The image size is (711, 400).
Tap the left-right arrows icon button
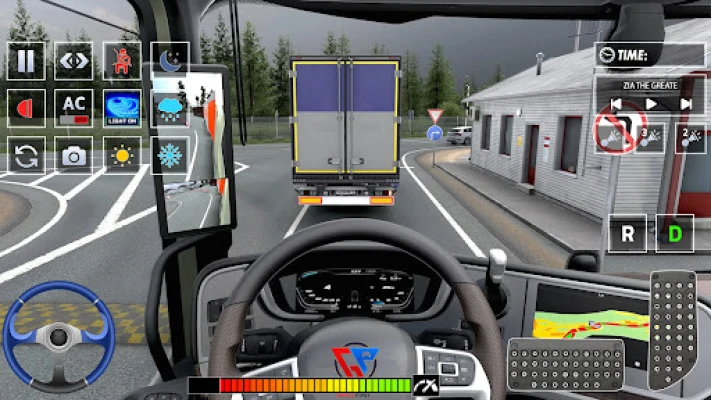pos(74,61)
